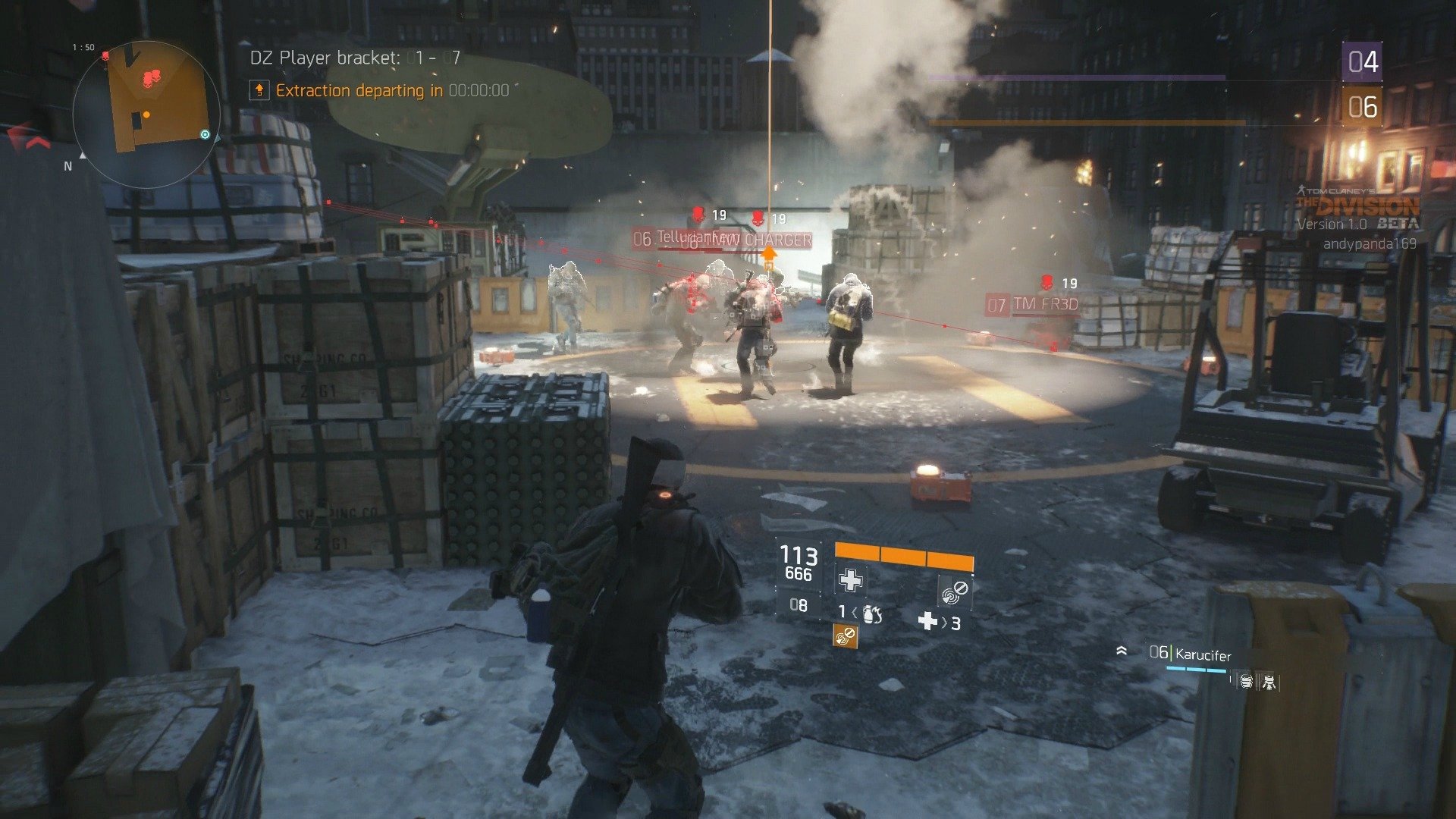This screenshot has width=1456, height=819.
Task: Click the orange extraction marker arrow
Action: tap(769, 254)
